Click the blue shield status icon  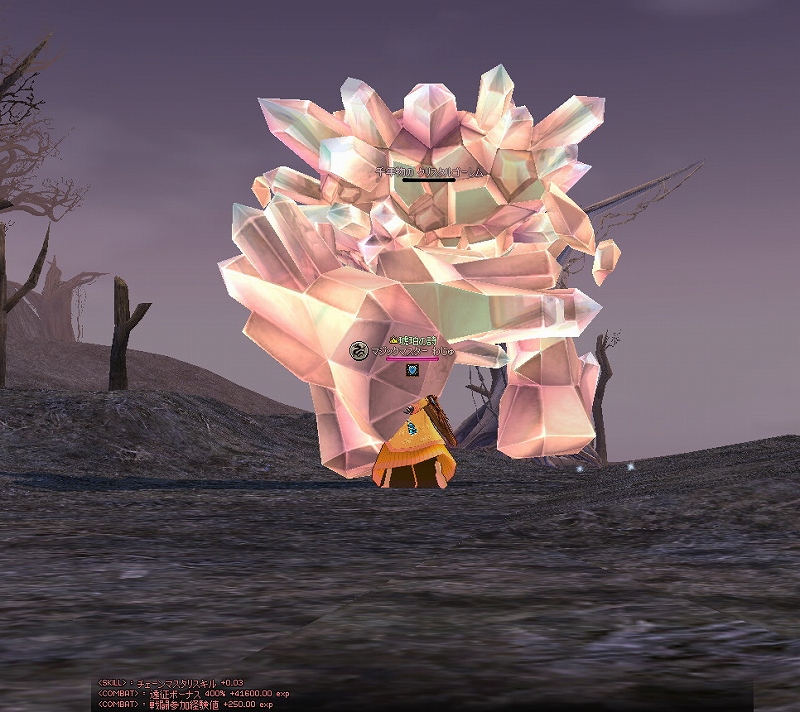click(411, 370)
